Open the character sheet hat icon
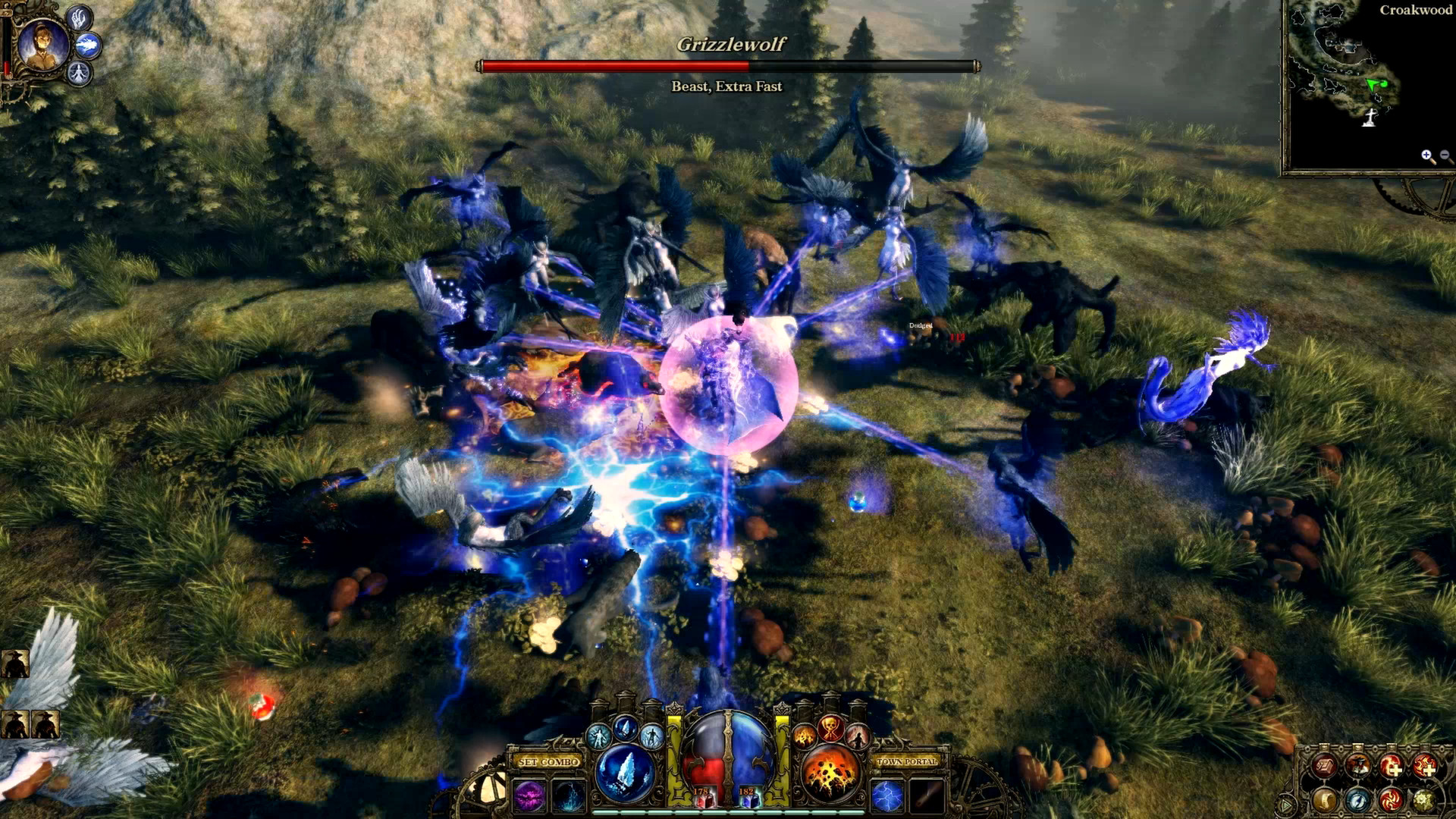1456x819 pixels. pos(1358,766)
